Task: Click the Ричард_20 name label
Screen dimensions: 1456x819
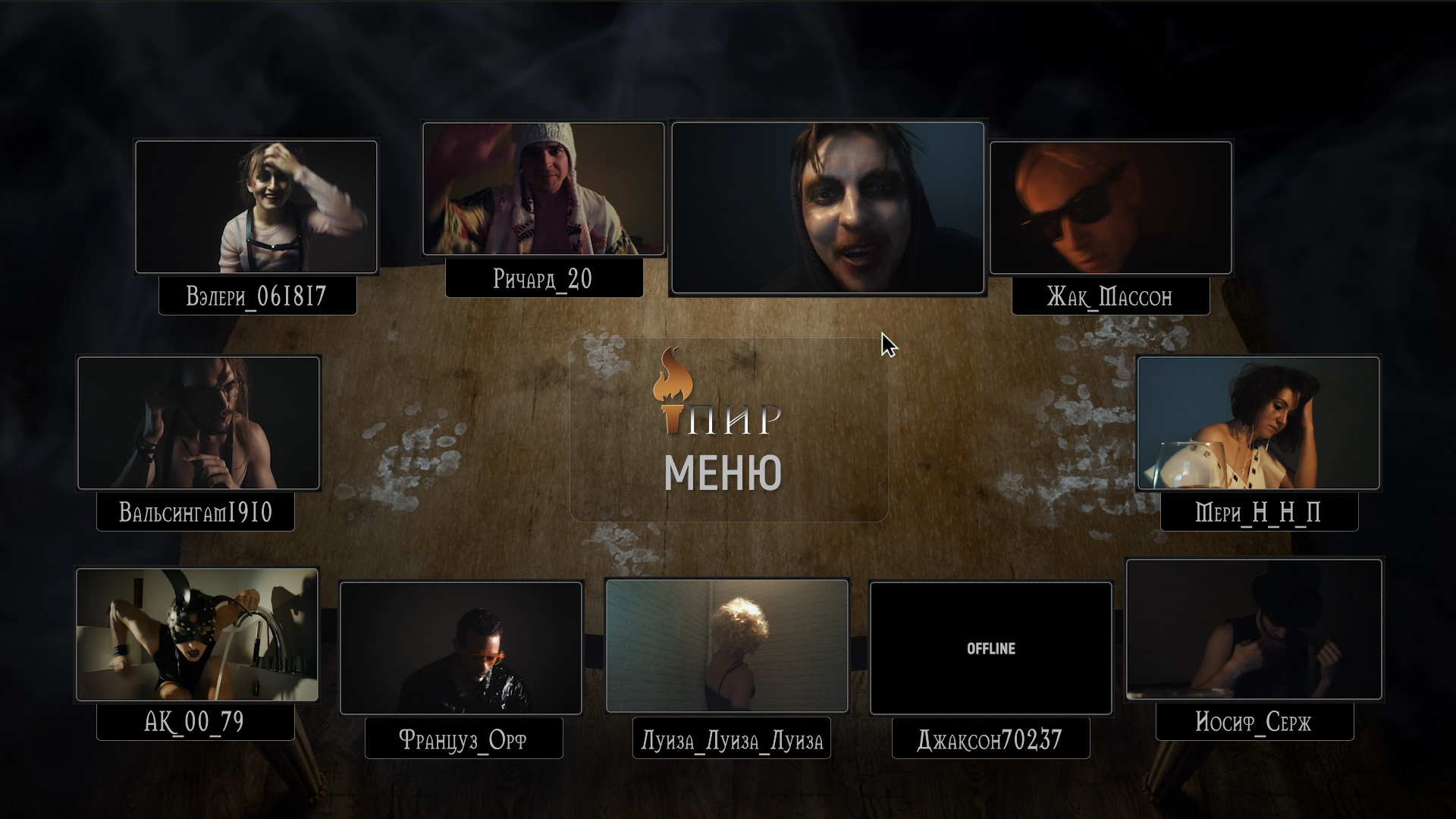Action: [543, 279]
